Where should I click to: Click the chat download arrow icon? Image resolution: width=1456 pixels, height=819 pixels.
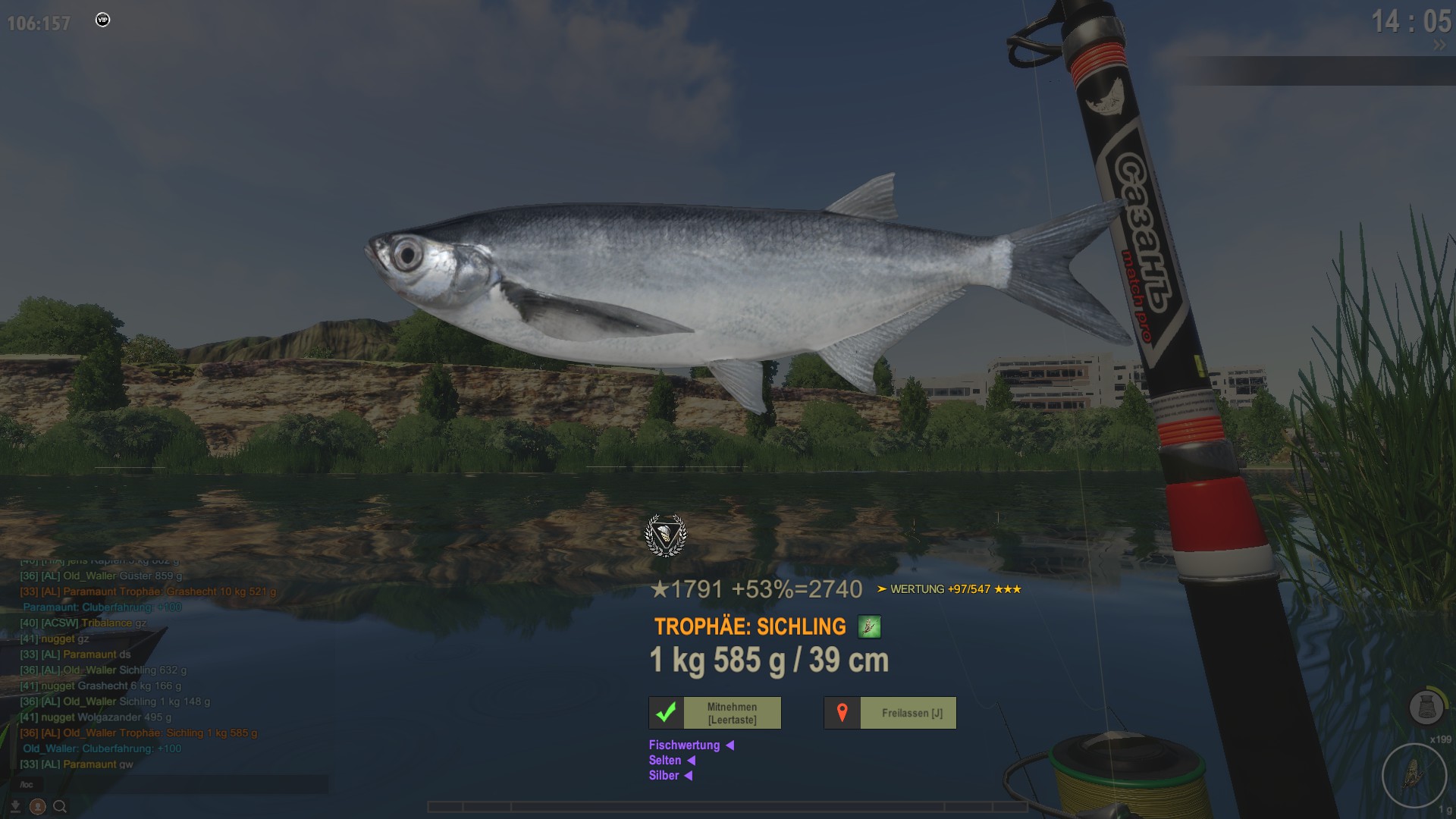(15, 807)
